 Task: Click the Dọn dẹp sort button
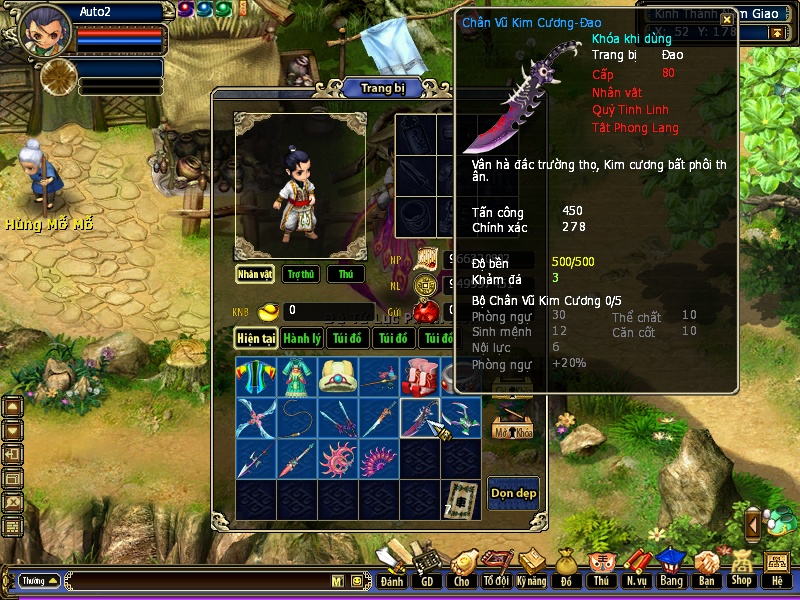tap(513, 493)
